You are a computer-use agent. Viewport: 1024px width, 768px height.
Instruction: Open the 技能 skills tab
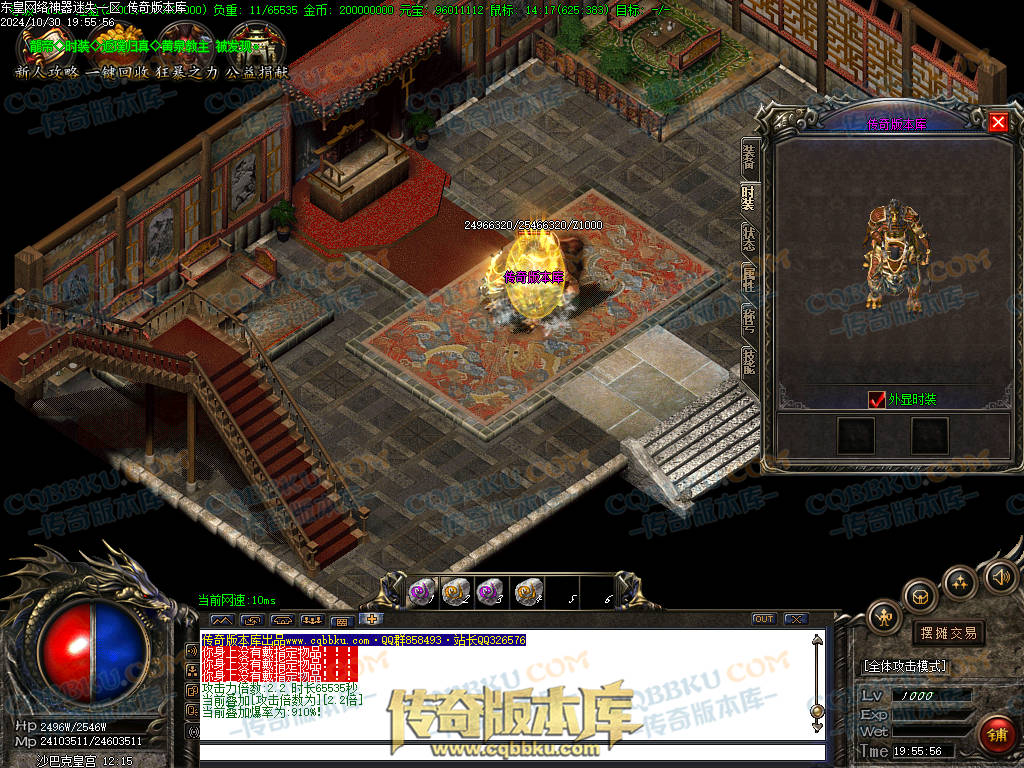[748, 361]
